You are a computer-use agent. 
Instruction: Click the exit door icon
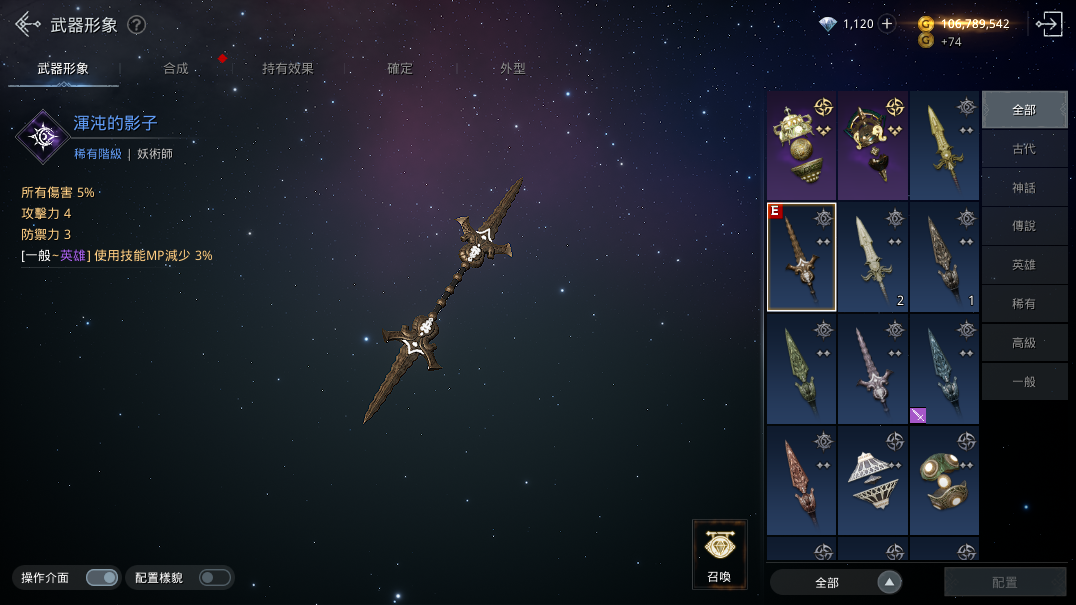click(x=1048, y=24)
